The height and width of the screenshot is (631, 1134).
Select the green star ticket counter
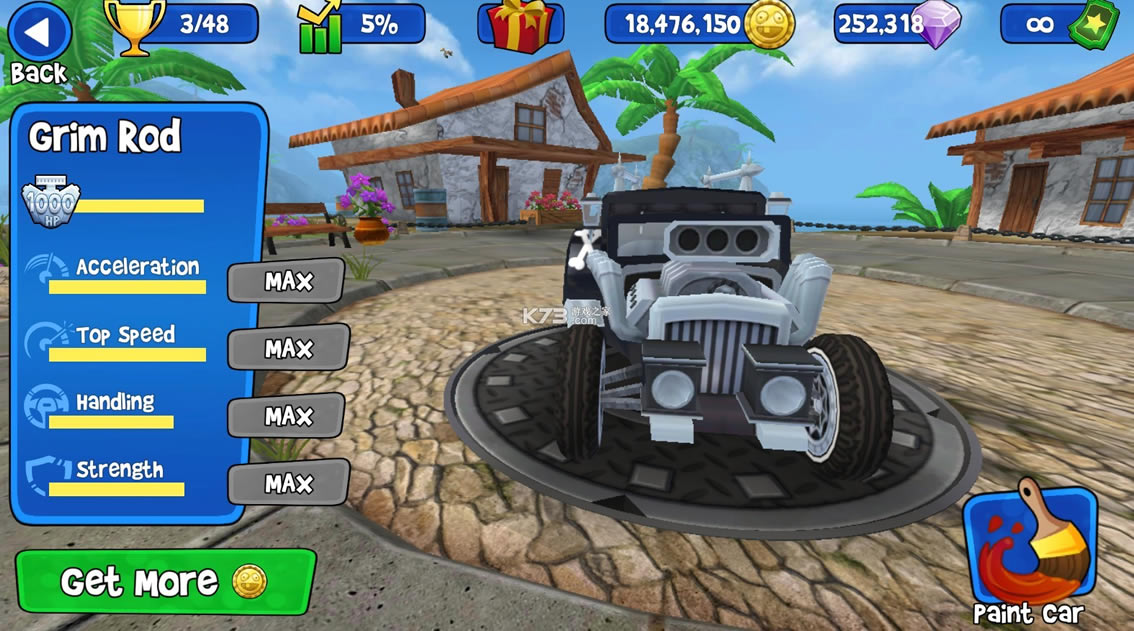[x=1059, y=25]
